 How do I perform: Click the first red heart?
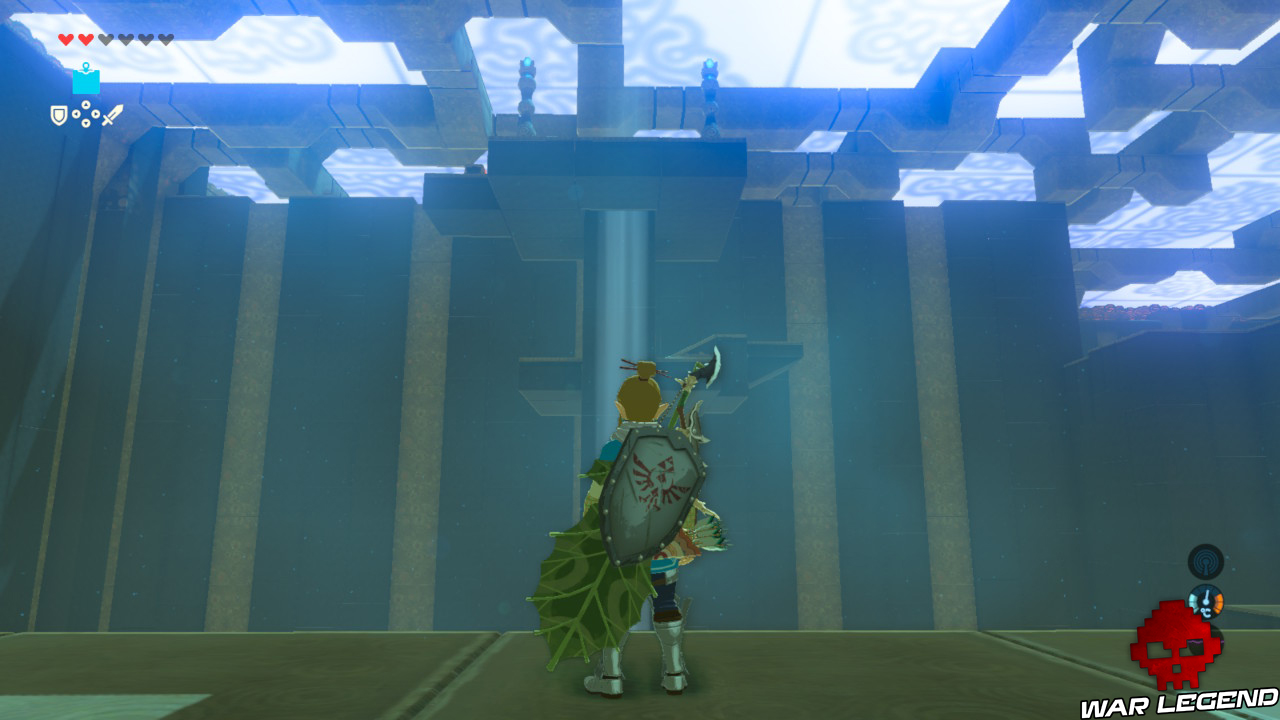[x=66, y=39]
